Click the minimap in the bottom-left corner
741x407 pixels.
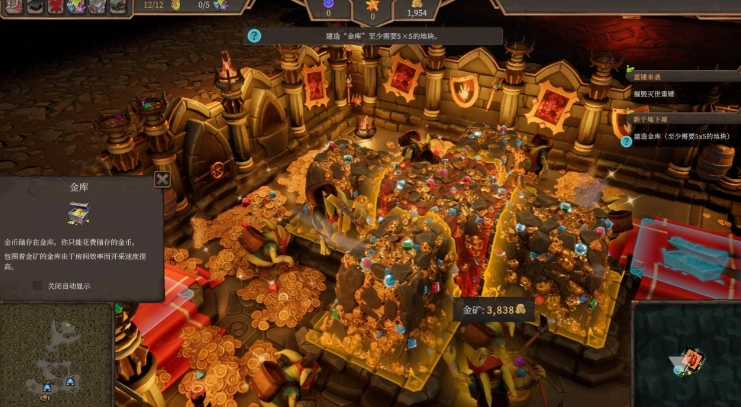click(57, 353)
